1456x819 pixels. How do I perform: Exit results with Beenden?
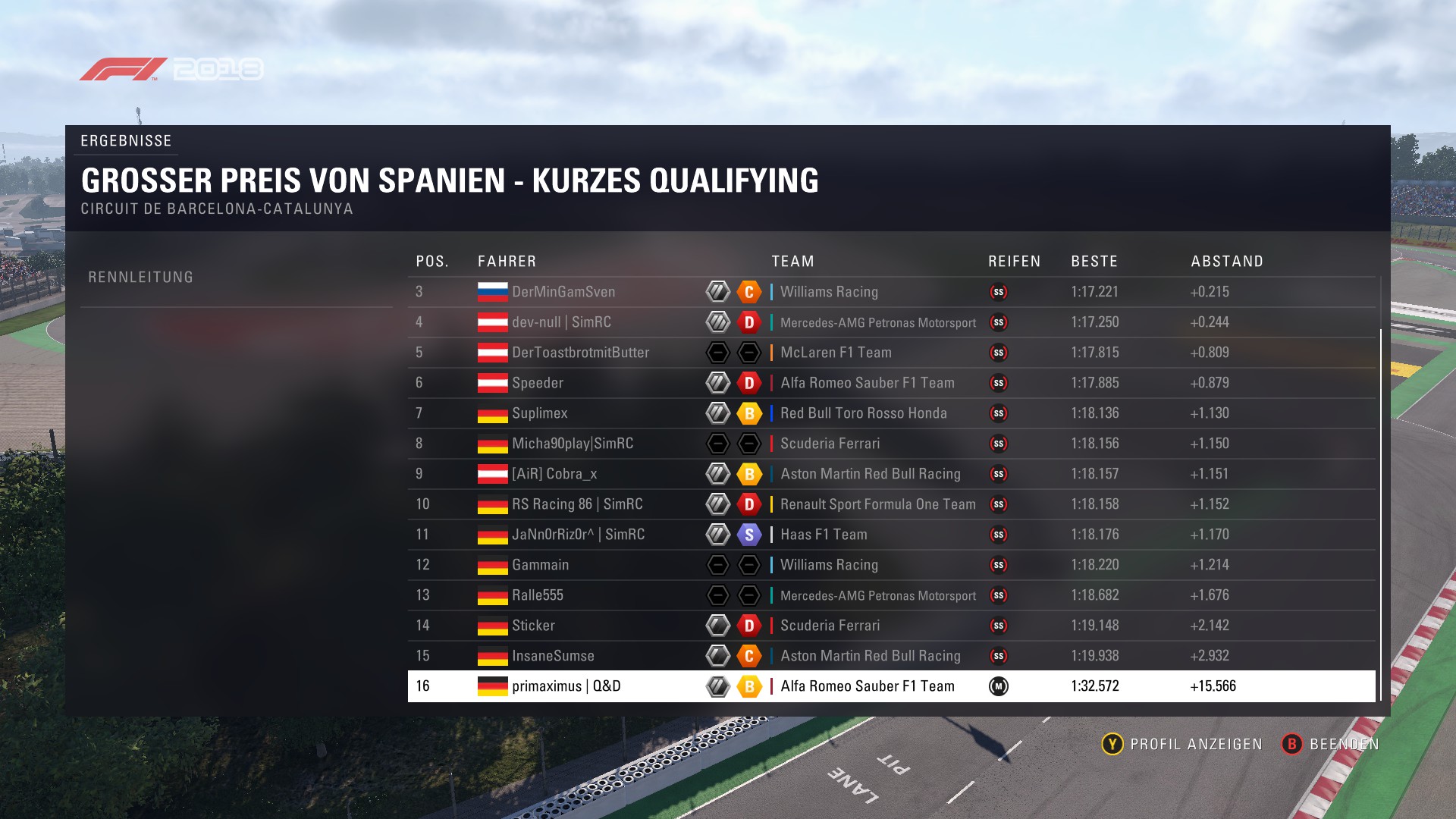pyautogui.click(x=1331, y=744)
